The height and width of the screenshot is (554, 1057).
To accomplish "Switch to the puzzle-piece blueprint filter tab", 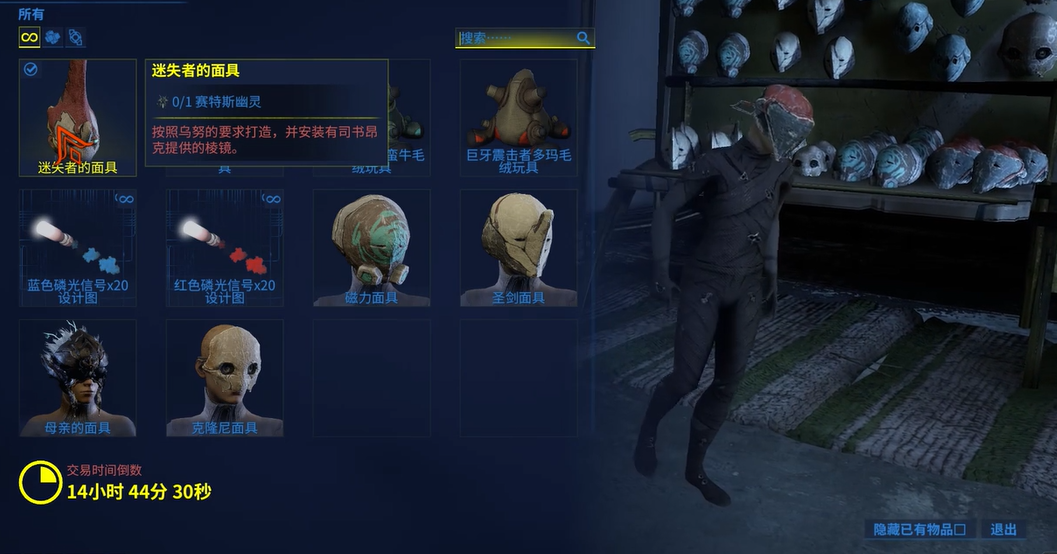I will click(52, 38).
